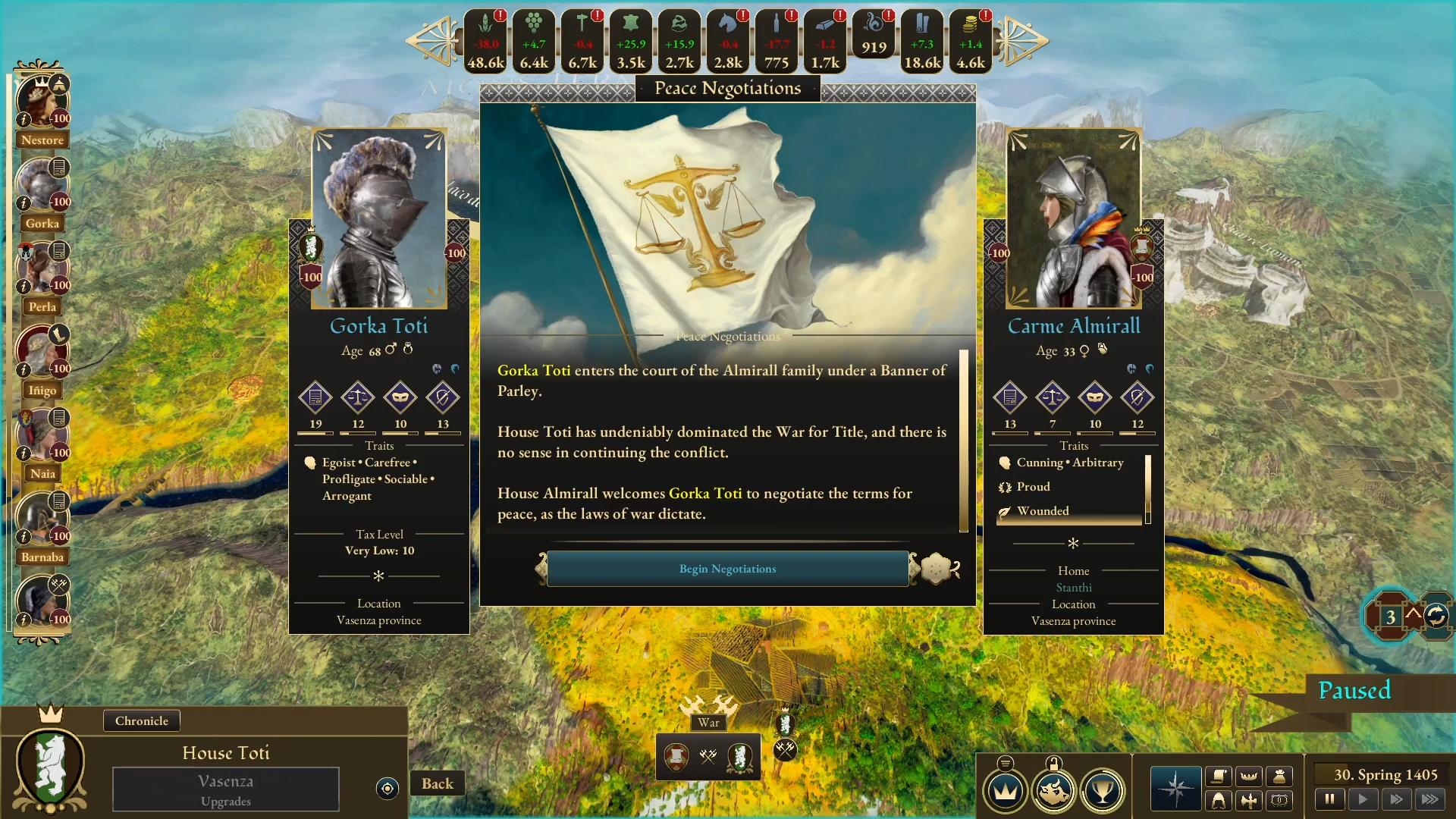Viewport: 1456px width, 819px height.
Task: Open the crown realm overview button
Action: (1006, 791)
